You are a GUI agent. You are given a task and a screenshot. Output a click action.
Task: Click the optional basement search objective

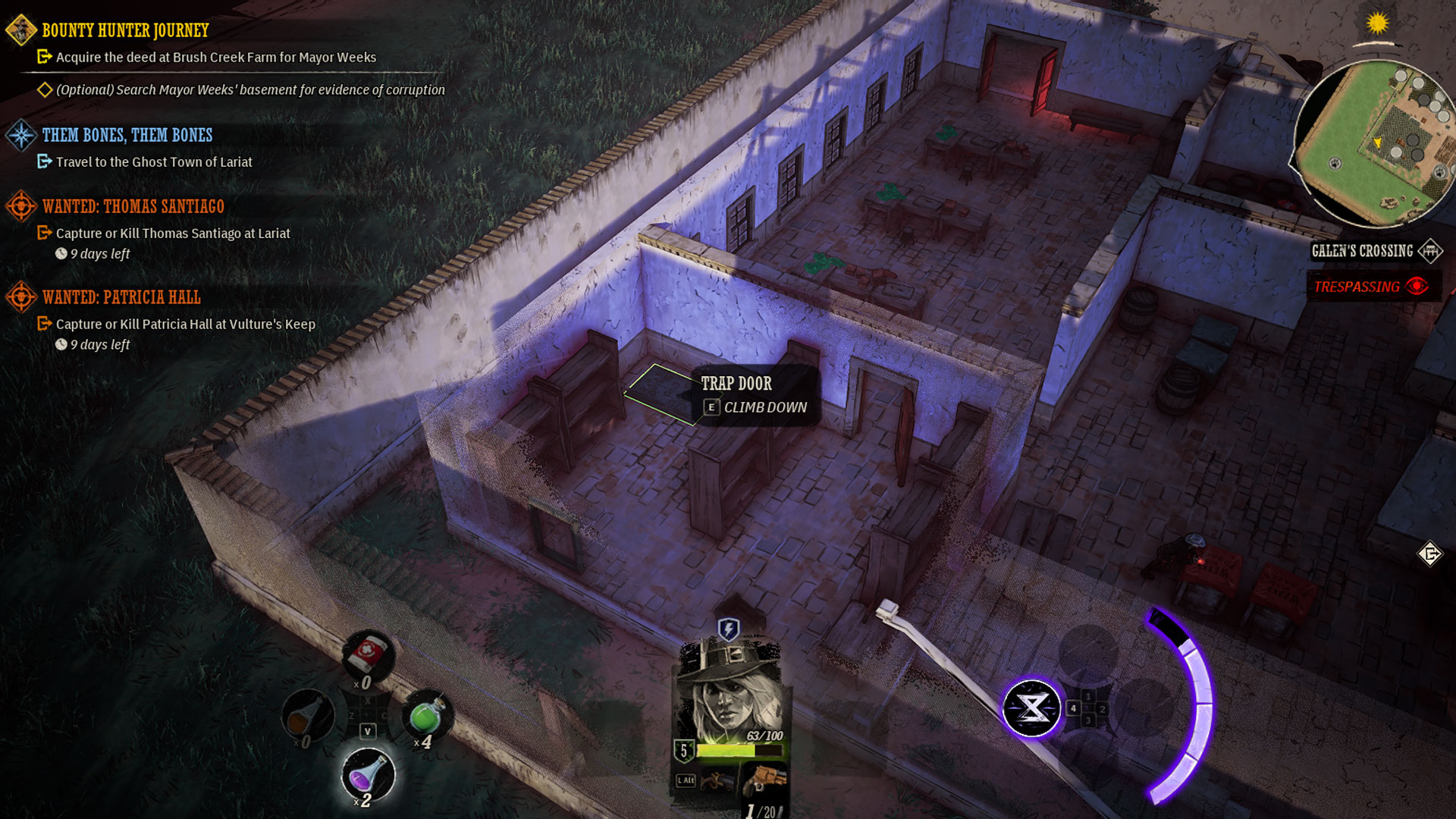click(250, 89)
